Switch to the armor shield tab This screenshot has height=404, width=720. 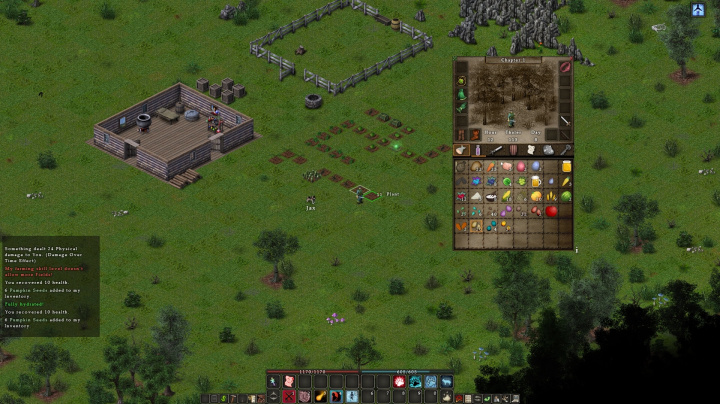click(x=514, y=150)
